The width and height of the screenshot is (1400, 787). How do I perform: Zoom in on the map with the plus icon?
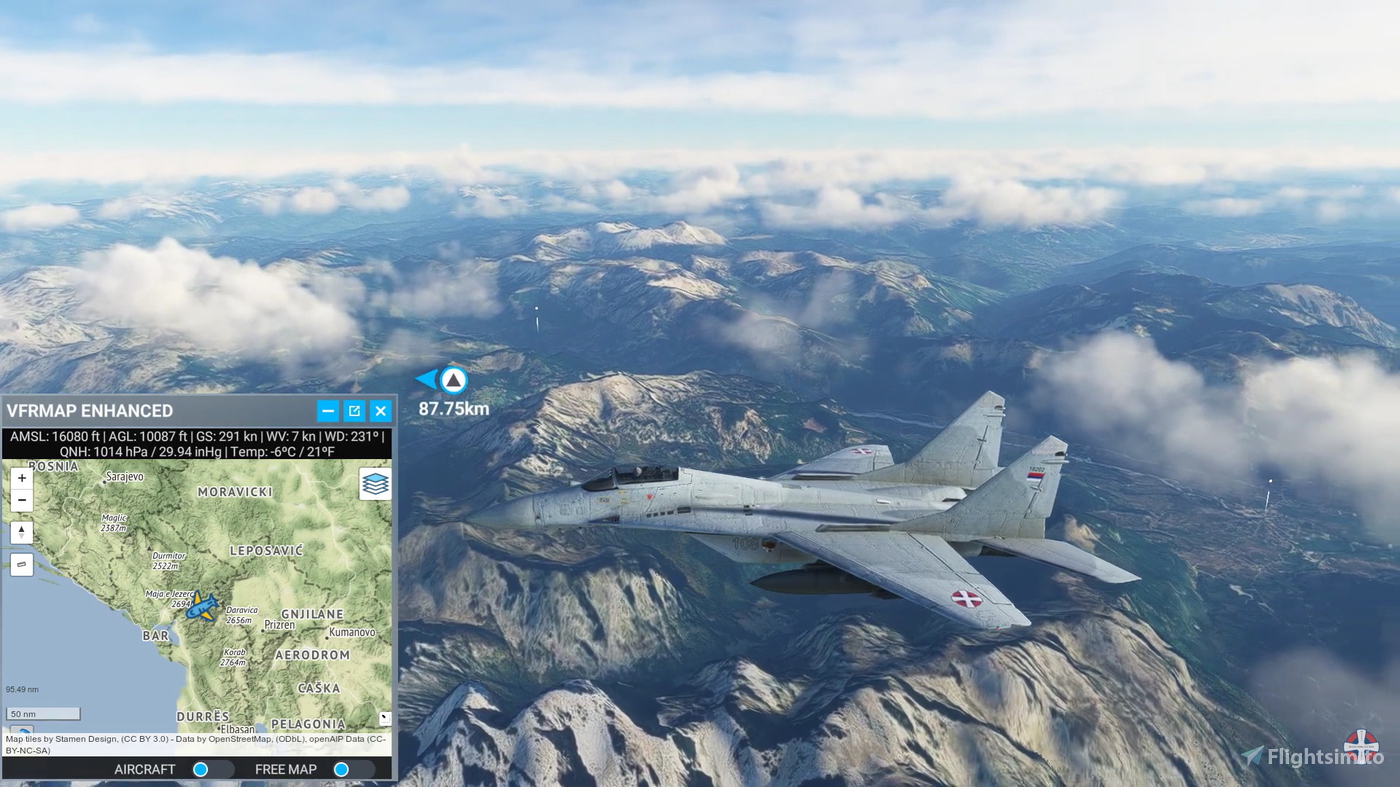click(21, 477)
